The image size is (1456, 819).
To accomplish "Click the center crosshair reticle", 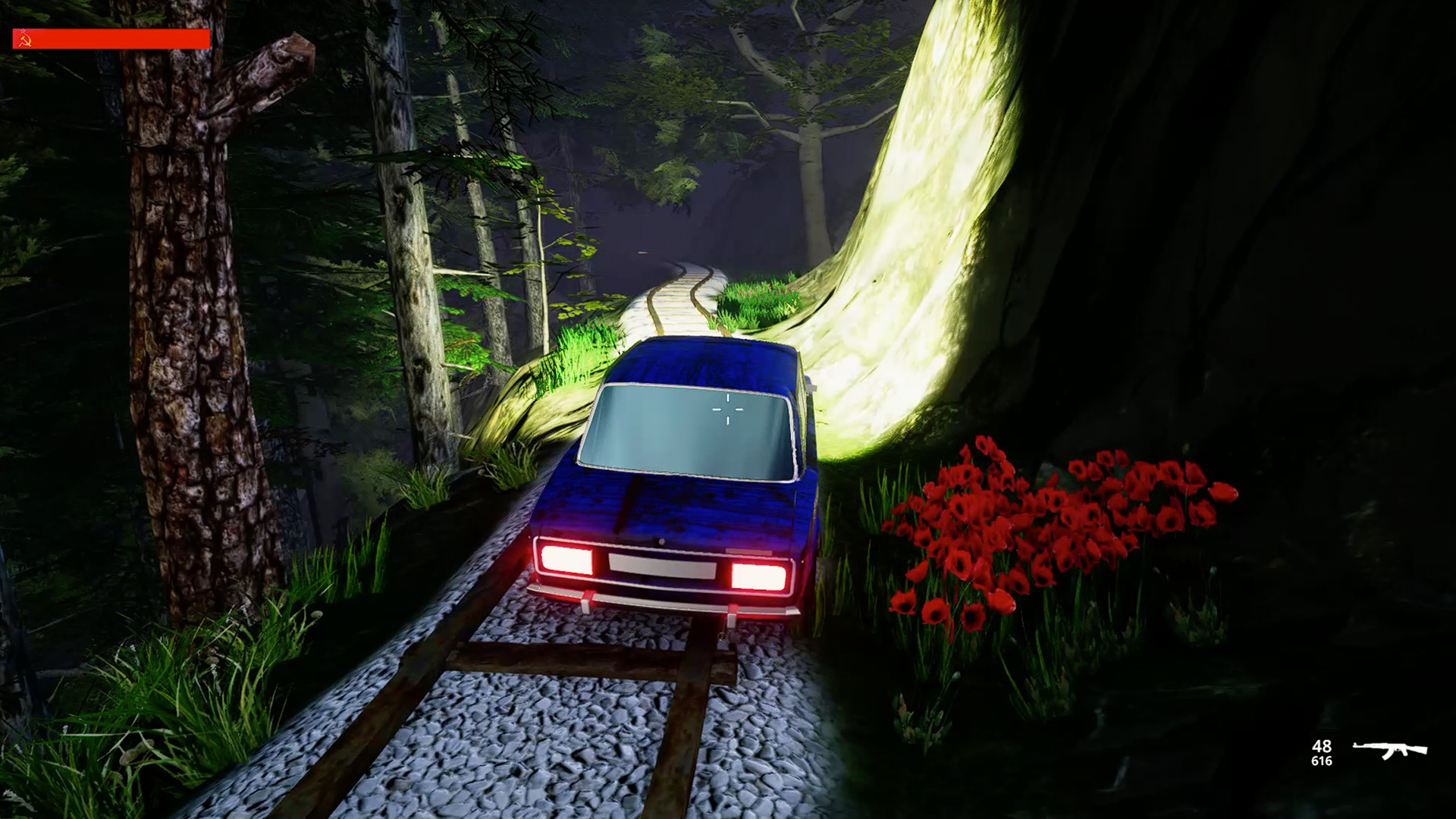I will [726, 410].
